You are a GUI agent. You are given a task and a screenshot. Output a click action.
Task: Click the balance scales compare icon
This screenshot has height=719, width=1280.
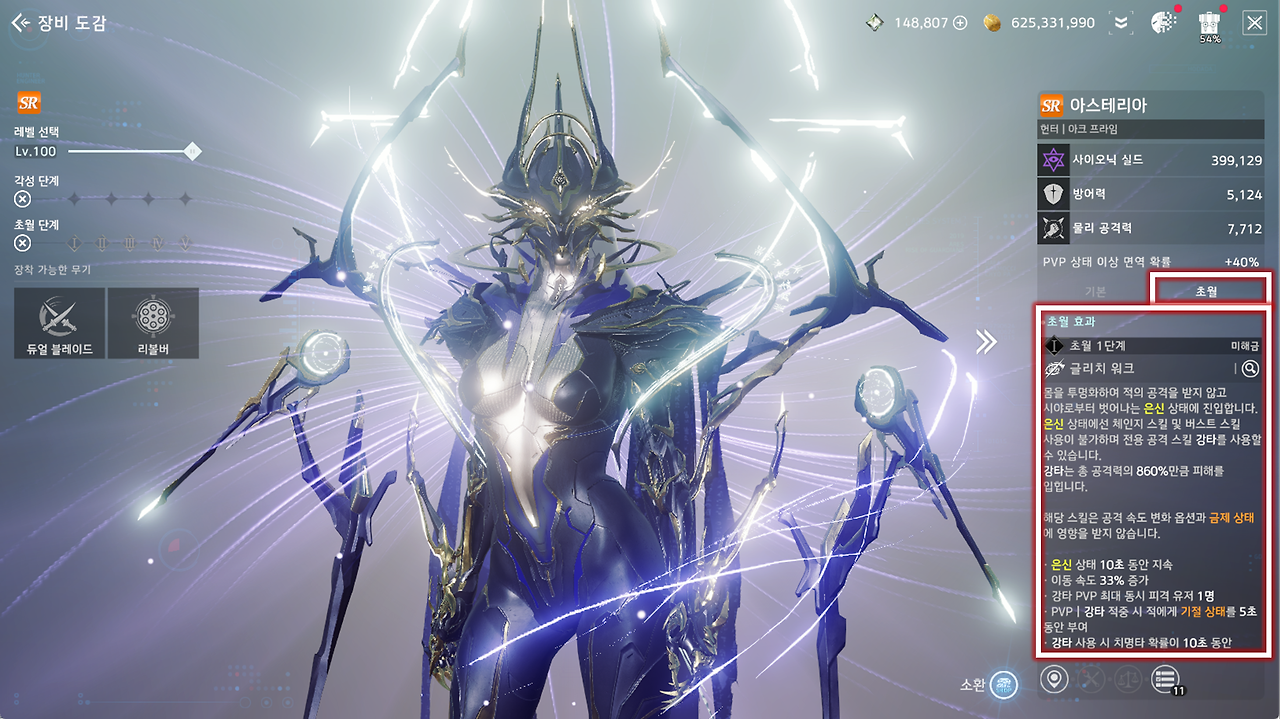1127,680
